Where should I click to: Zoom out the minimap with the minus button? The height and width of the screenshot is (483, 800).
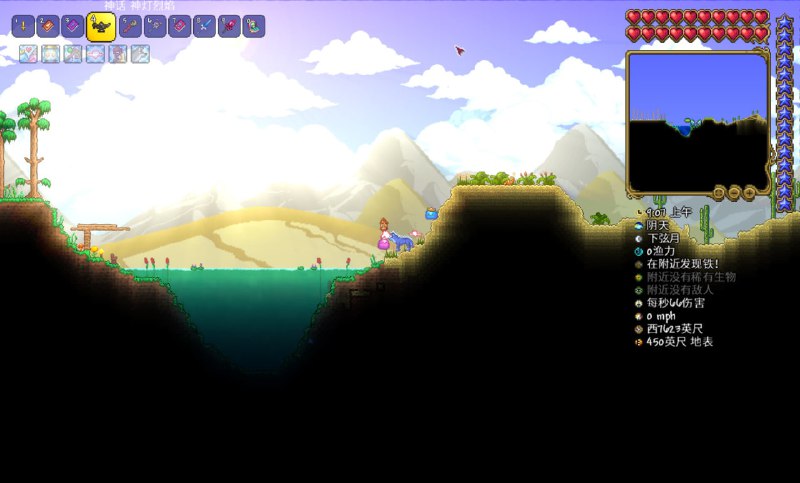(x=733, y=192)
